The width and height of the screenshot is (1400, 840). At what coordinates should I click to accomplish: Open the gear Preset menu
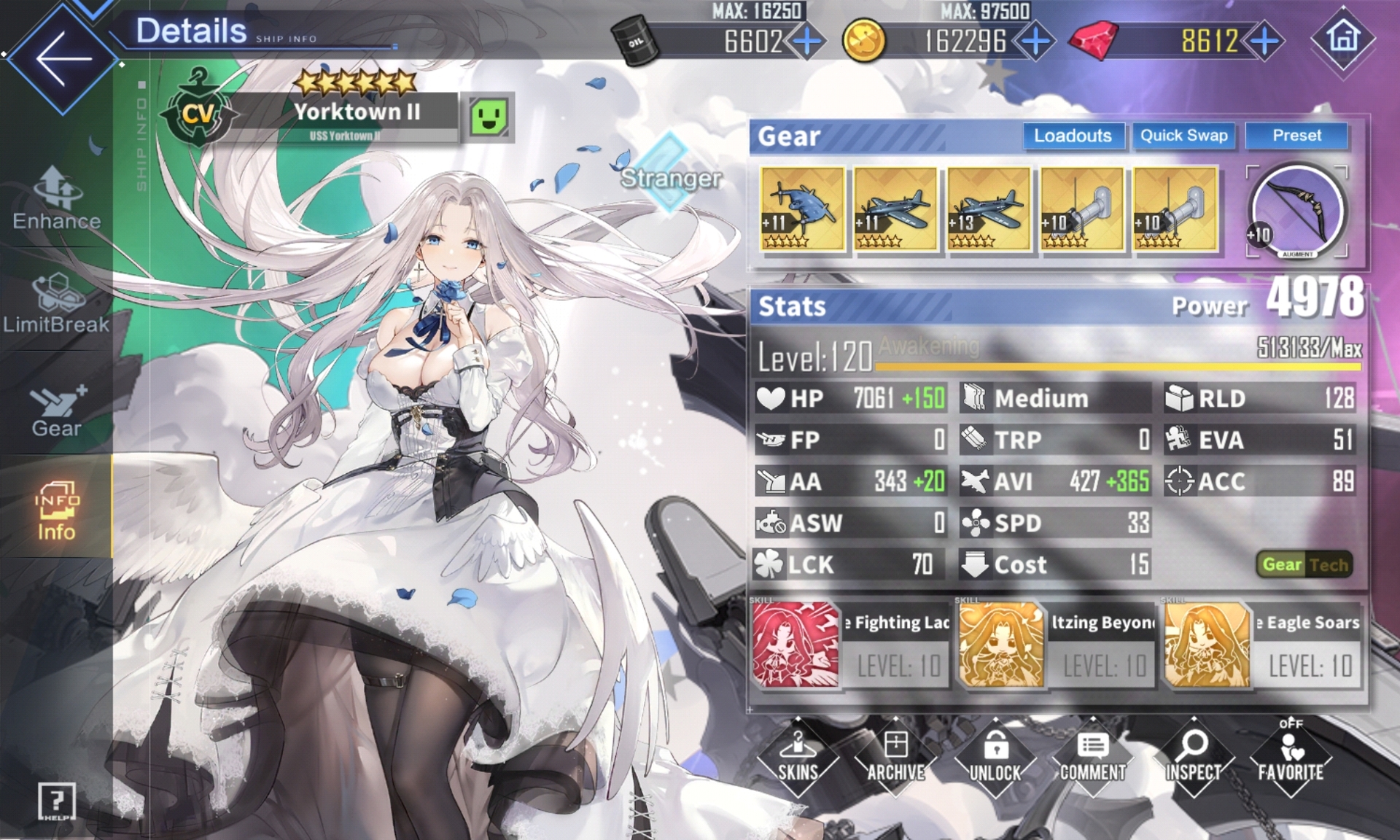1296,136
